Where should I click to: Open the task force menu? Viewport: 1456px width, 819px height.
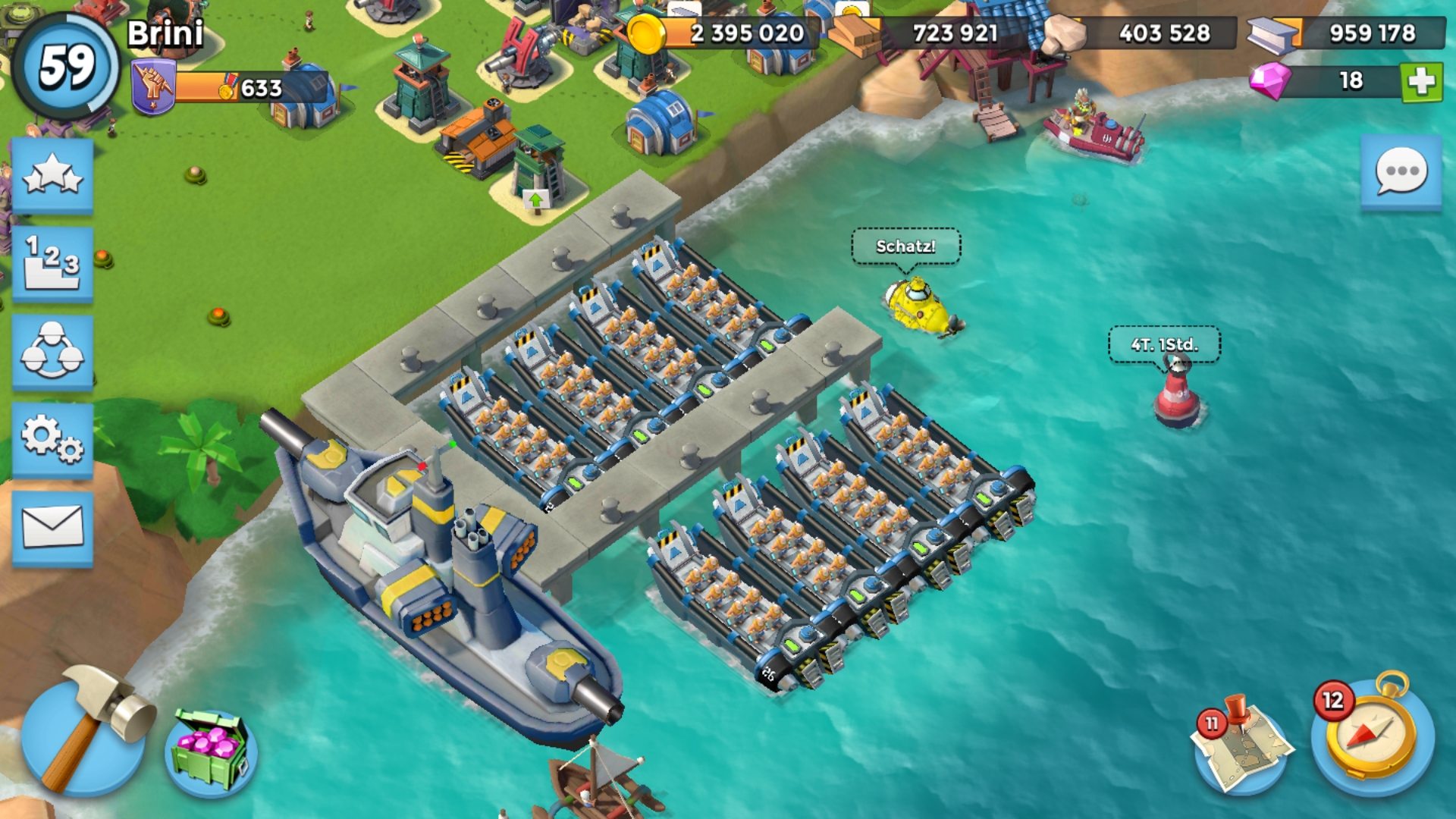pos(52,352)
